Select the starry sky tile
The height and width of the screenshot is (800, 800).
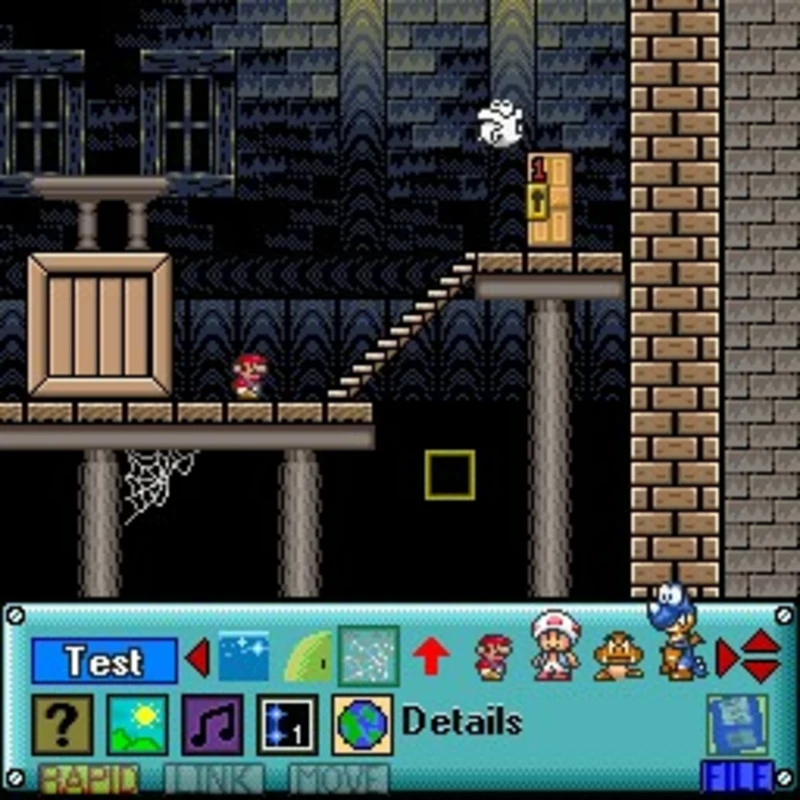243,657
